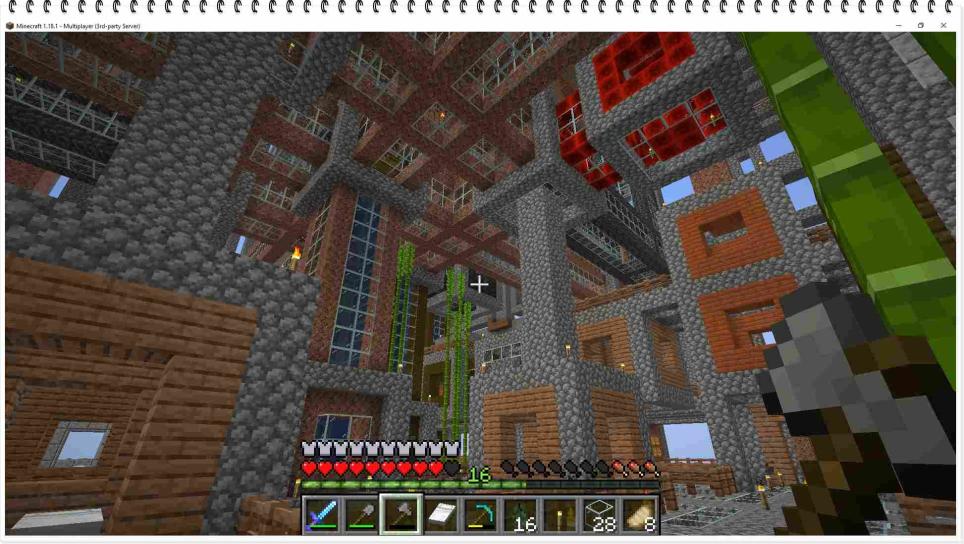Close the Minecraft window
The height and width of the screenshot is (544, 964).
point(943,25)
